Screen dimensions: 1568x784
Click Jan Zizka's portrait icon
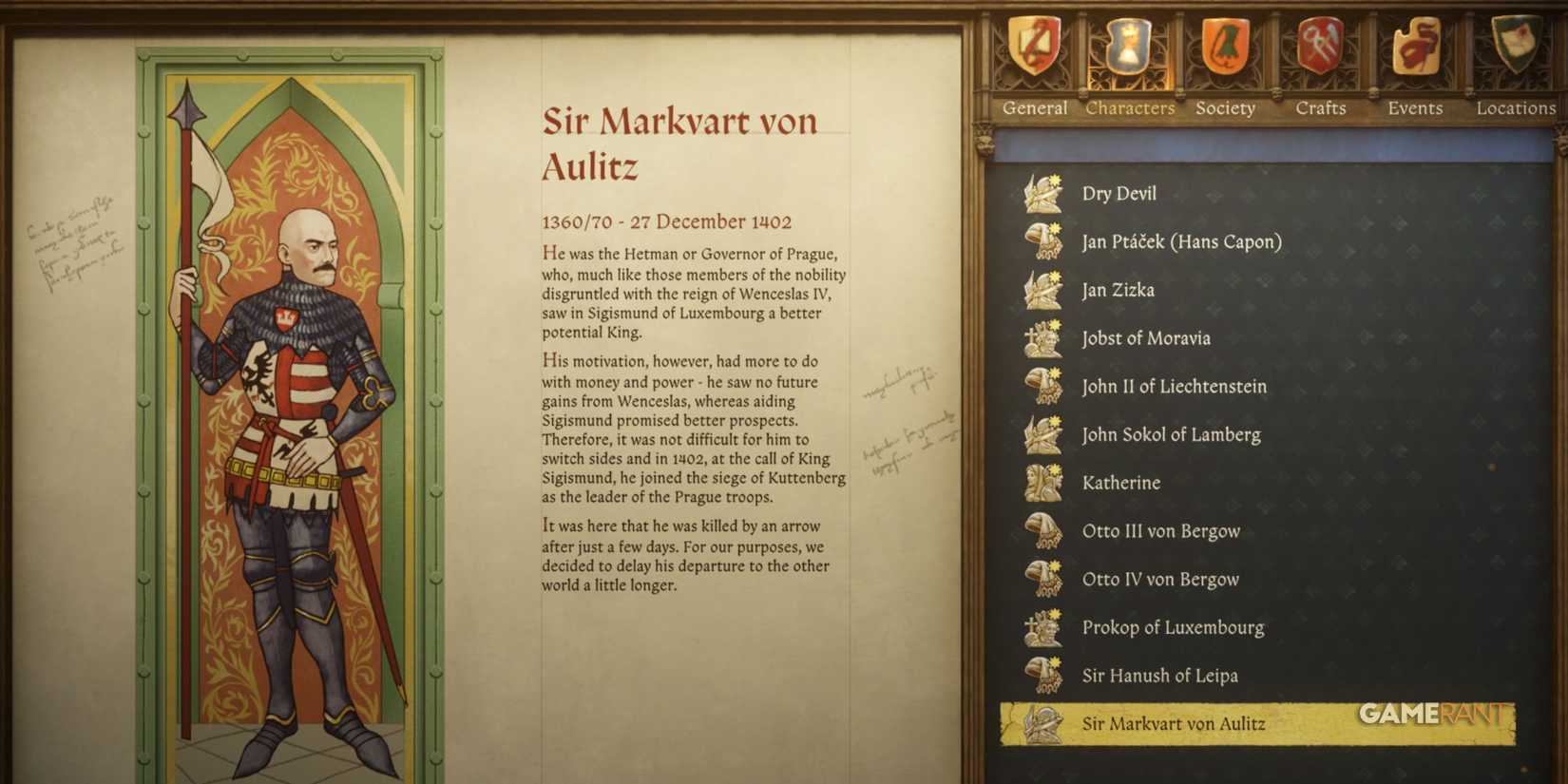(x=1043, y=290)
